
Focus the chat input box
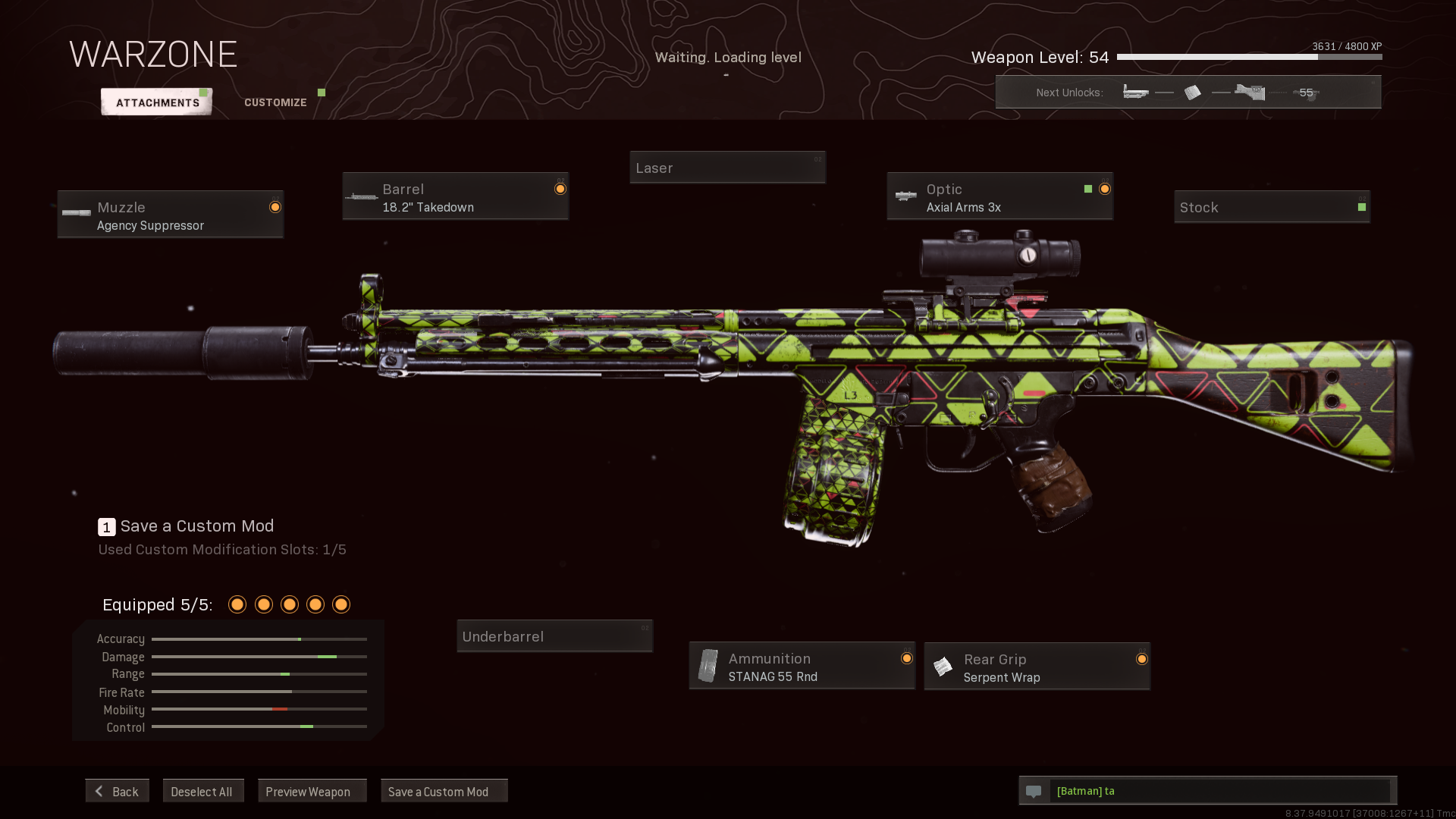[x=1220, y=791]
